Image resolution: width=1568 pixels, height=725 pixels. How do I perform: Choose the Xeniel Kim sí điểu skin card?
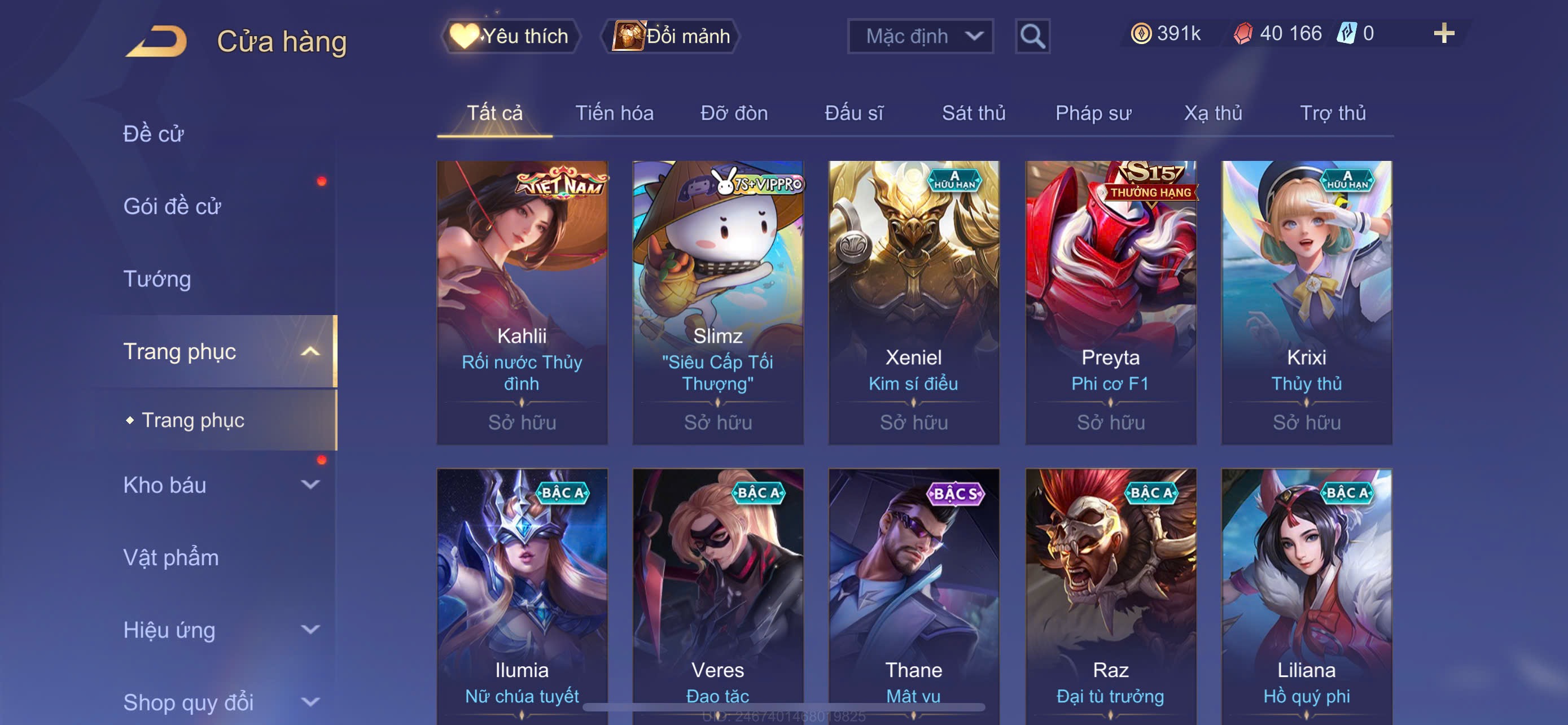913,302
